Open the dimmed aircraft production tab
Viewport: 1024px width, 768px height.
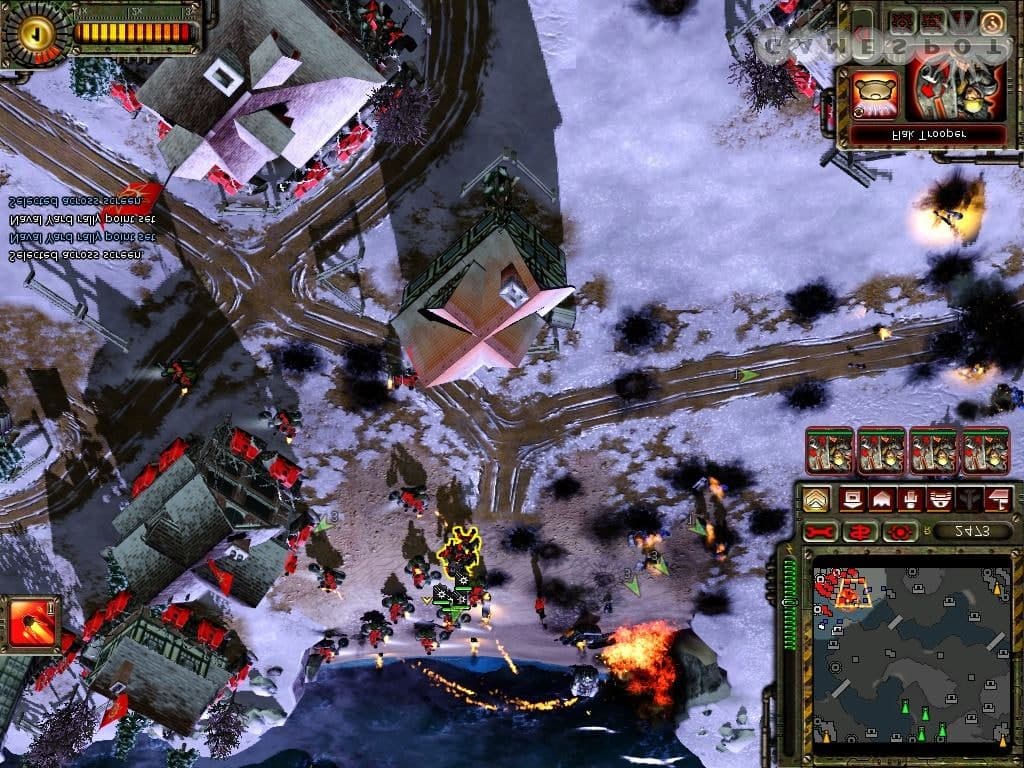[970, 499]
